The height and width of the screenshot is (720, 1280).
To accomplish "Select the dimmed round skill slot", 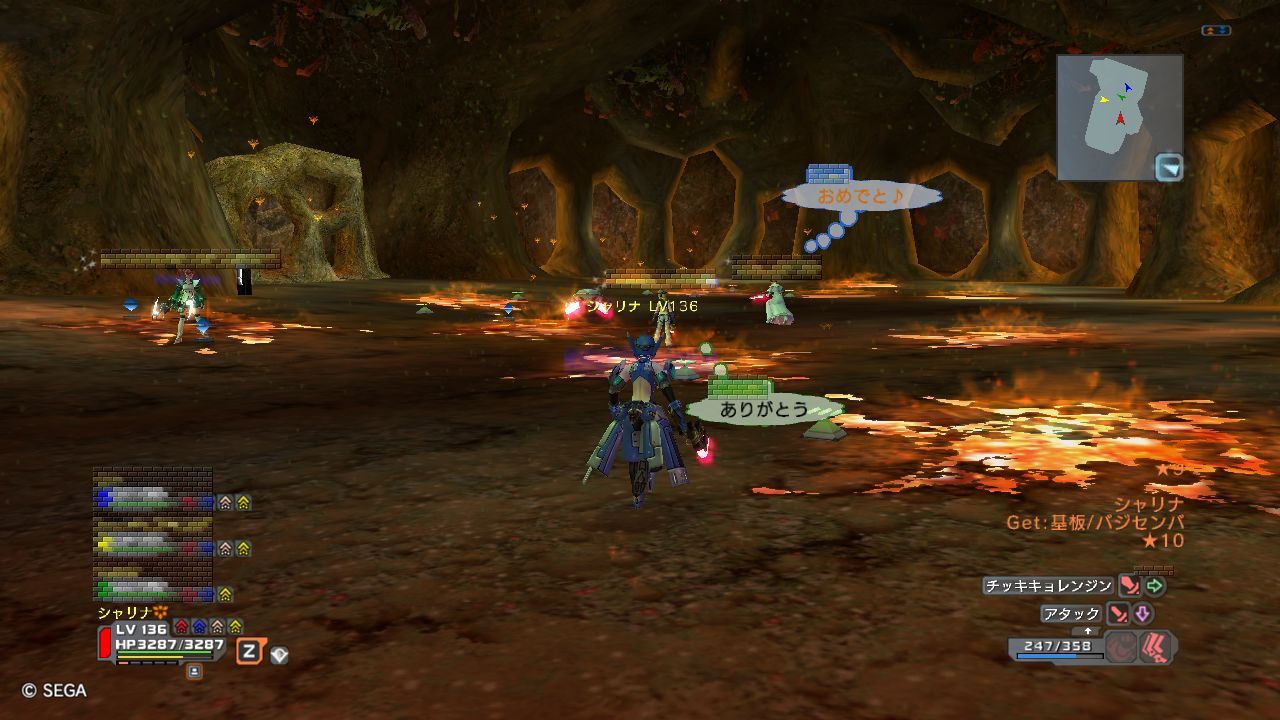I will coord(1121,647).
